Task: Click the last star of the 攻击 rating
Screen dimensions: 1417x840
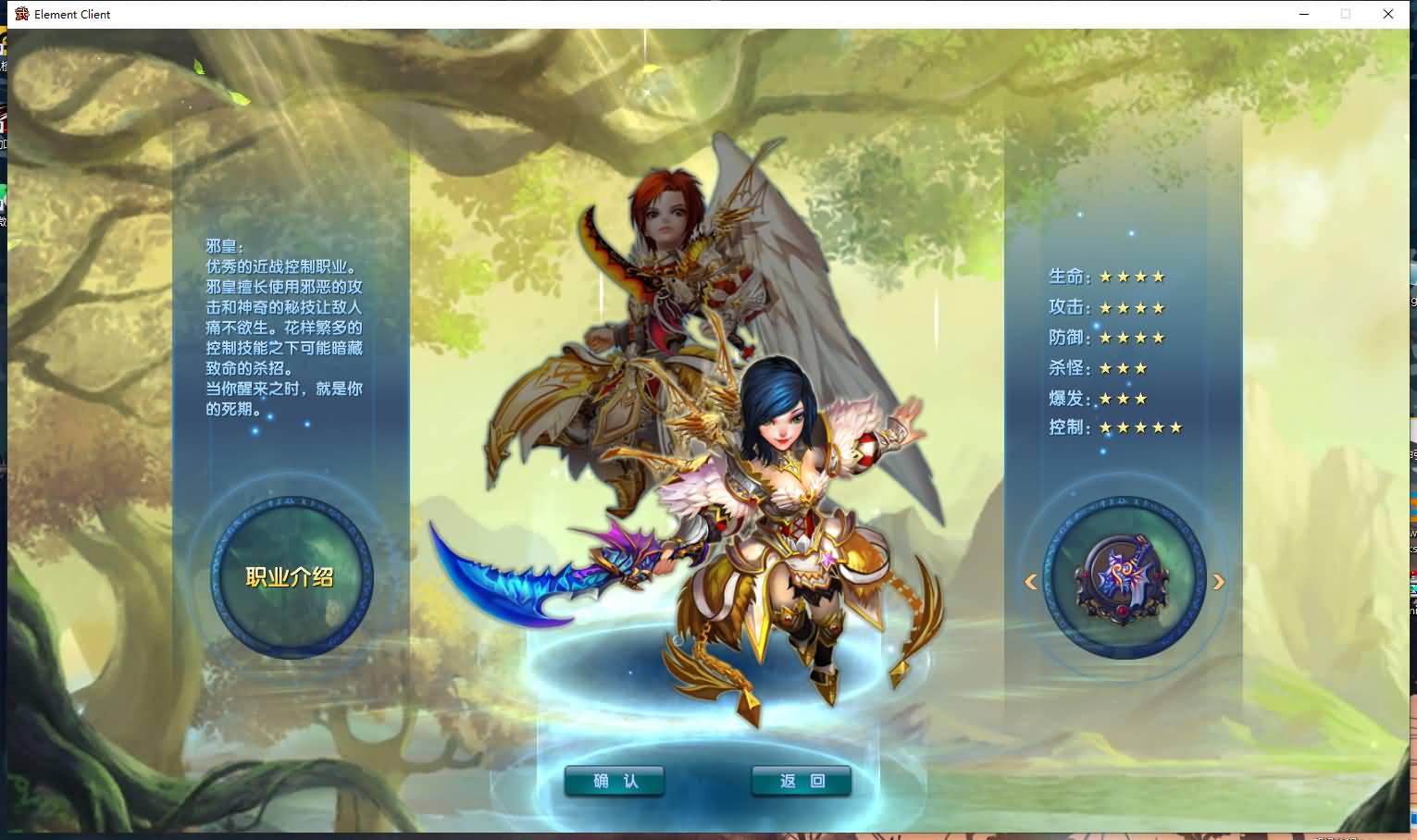Action: pos(1158,306)
